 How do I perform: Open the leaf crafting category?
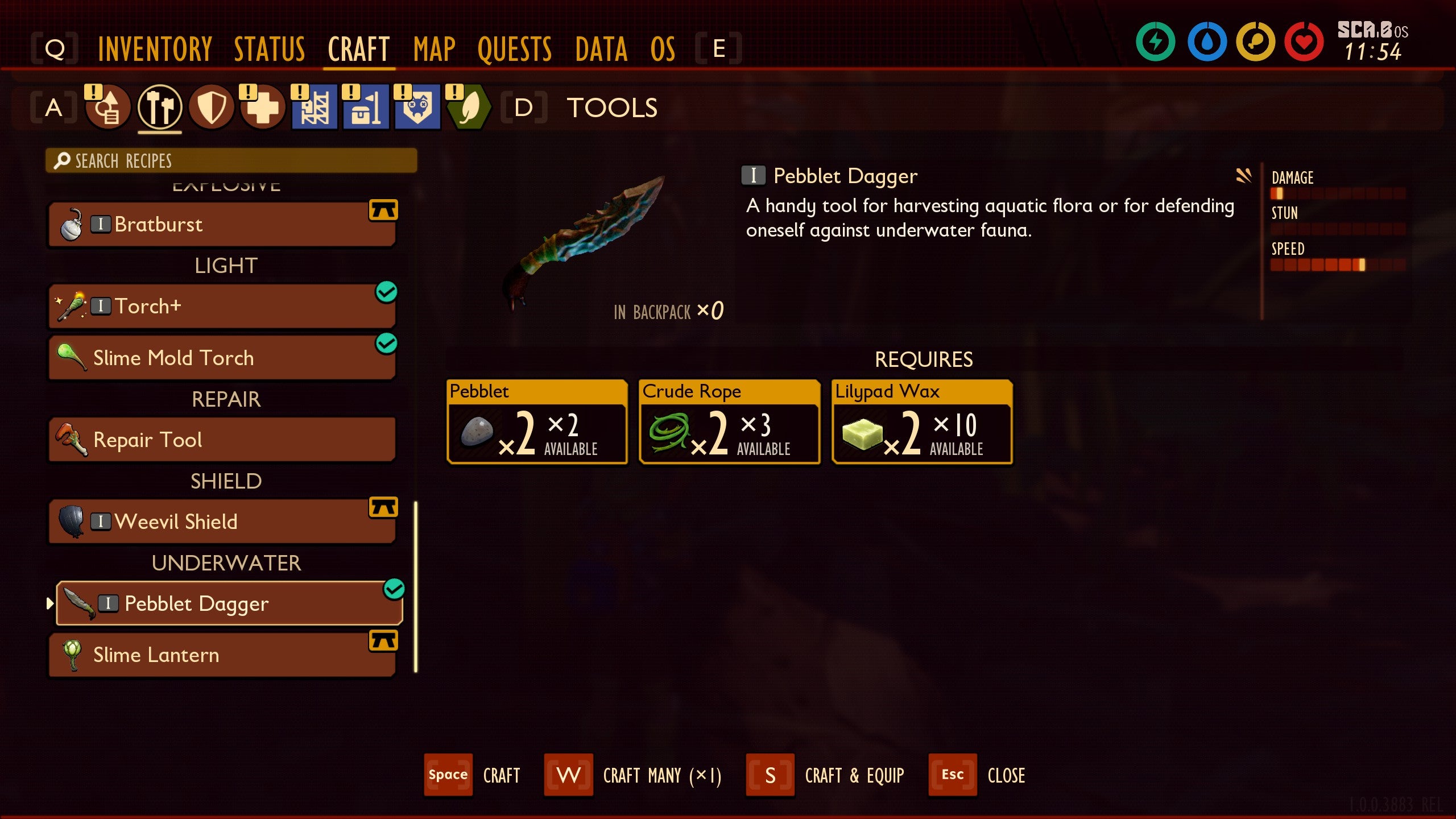469,107
